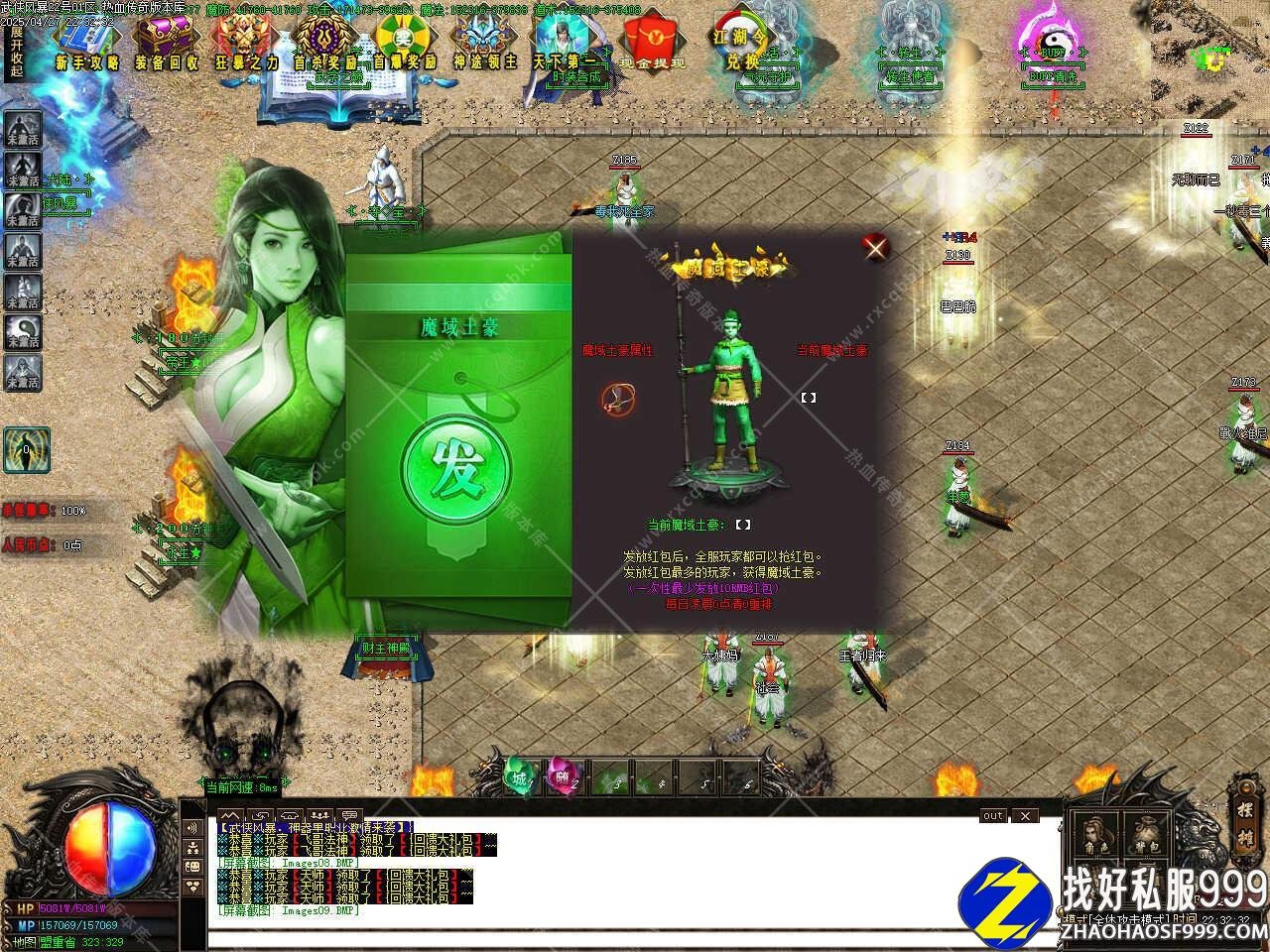Open the 江湖令 兑换 exchange icon

740,42
